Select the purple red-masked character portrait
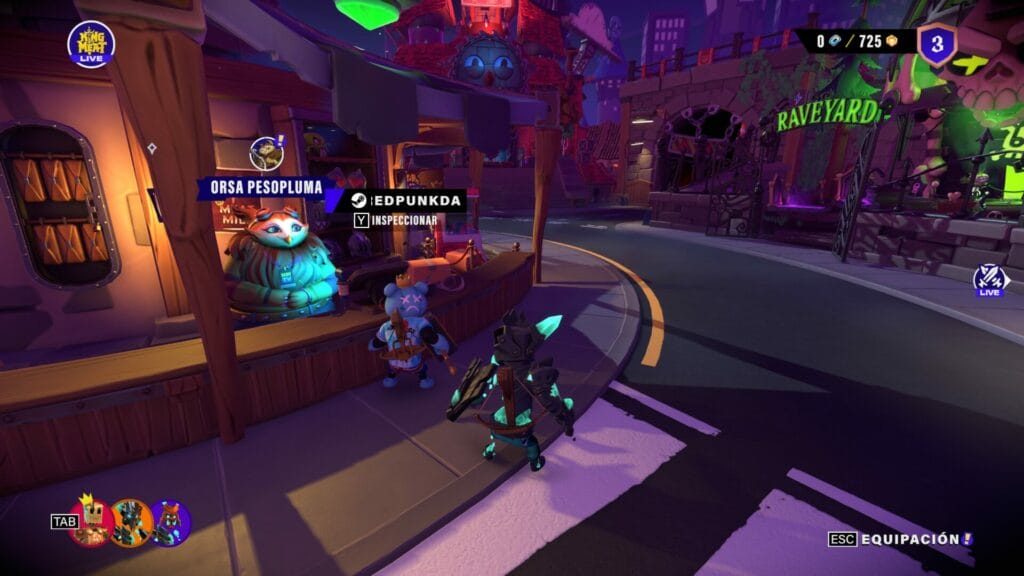This screenshot has height=576, width=1024. click(x=170, y=523)
